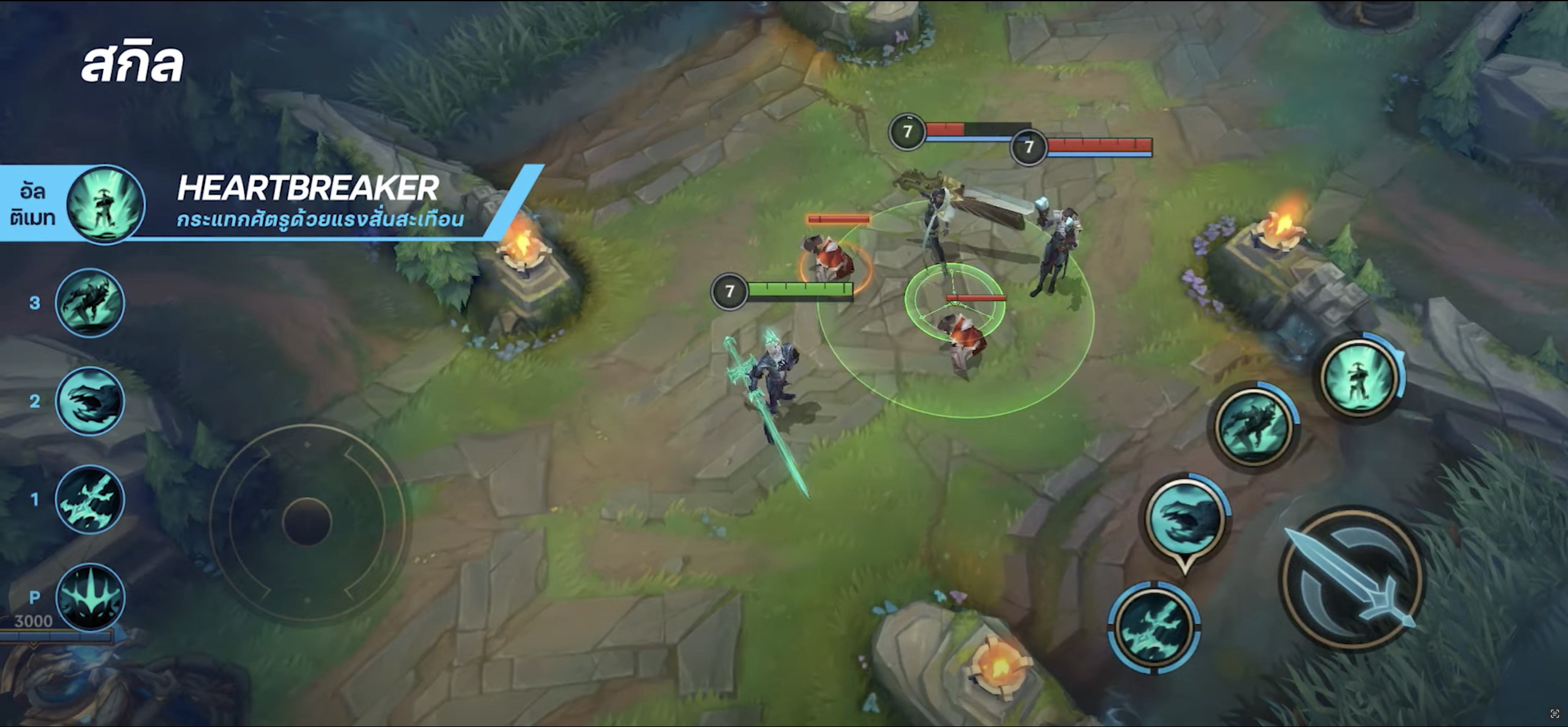
Task: Show the passive skill marked P
Action: (x=90, y=597)
